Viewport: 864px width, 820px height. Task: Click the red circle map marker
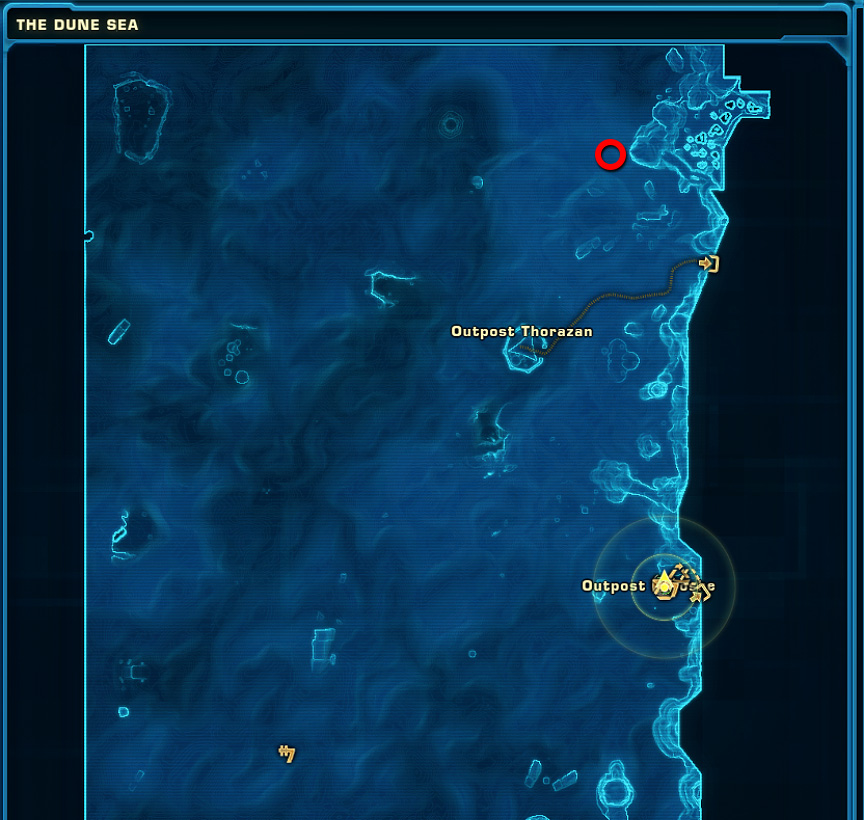(610, 155)
